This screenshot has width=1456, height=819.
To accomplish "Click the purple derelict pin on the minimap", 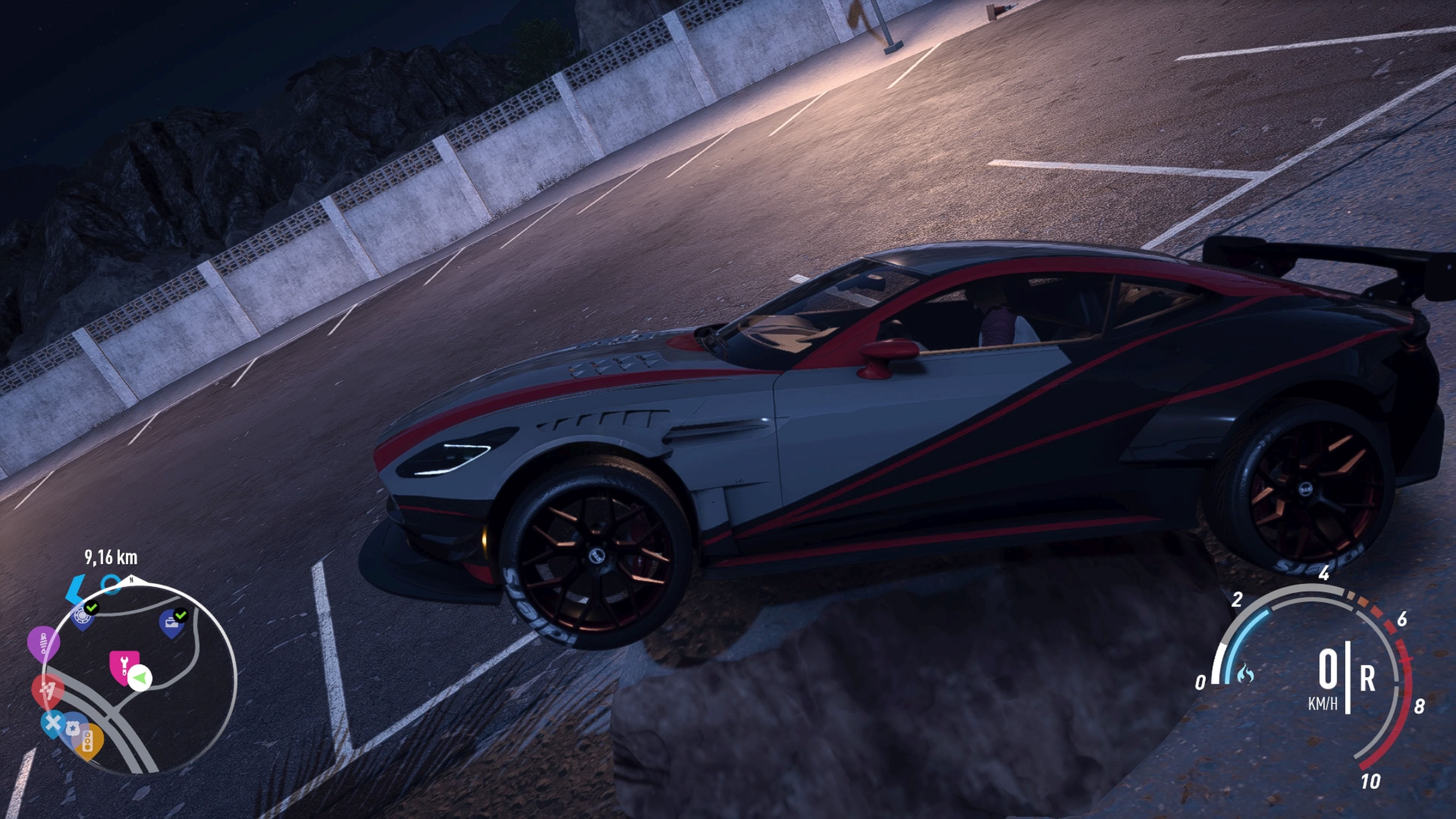I will [x=44, y=644].
